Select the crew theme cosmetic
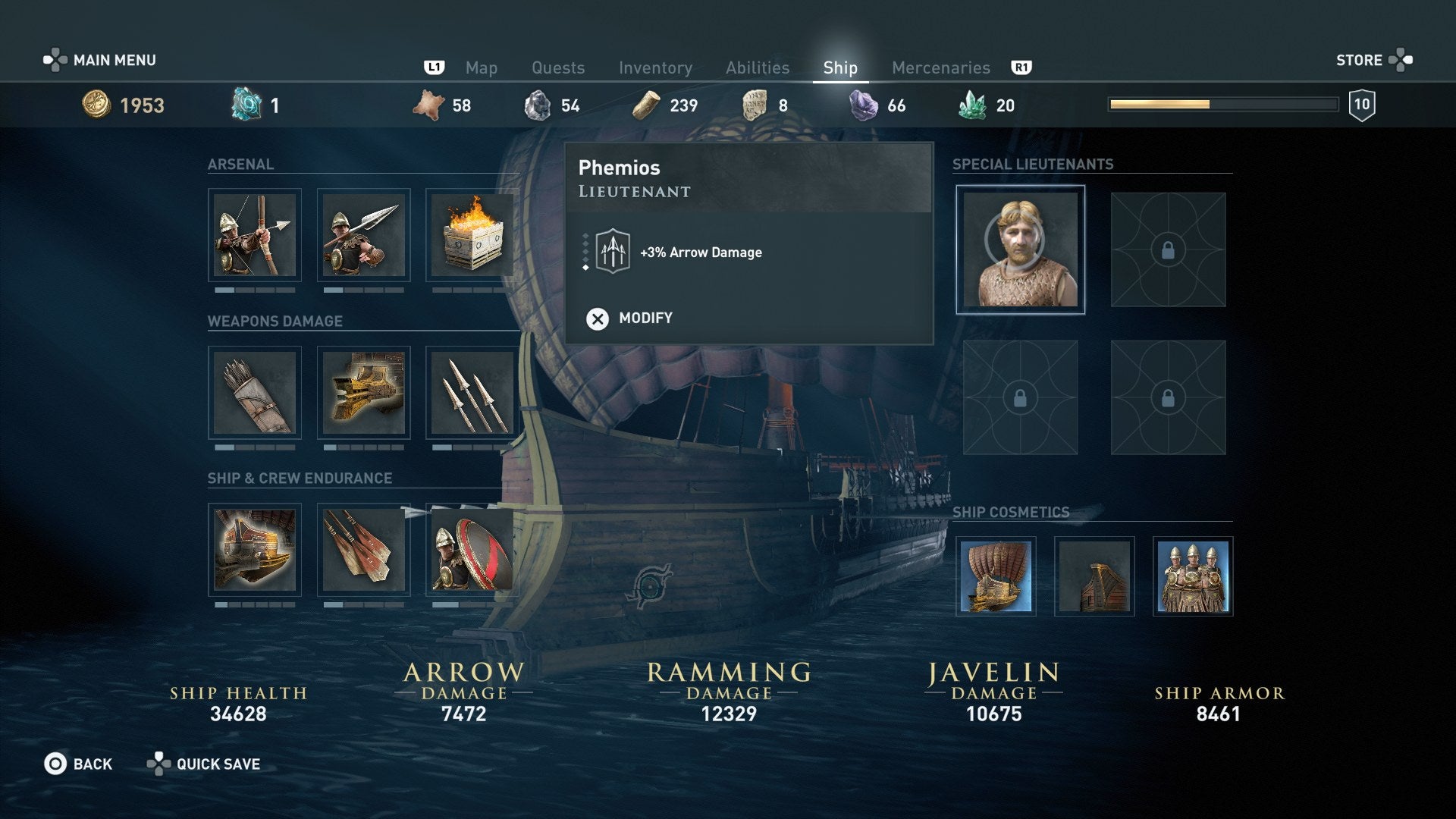 tap(1193, 576)
